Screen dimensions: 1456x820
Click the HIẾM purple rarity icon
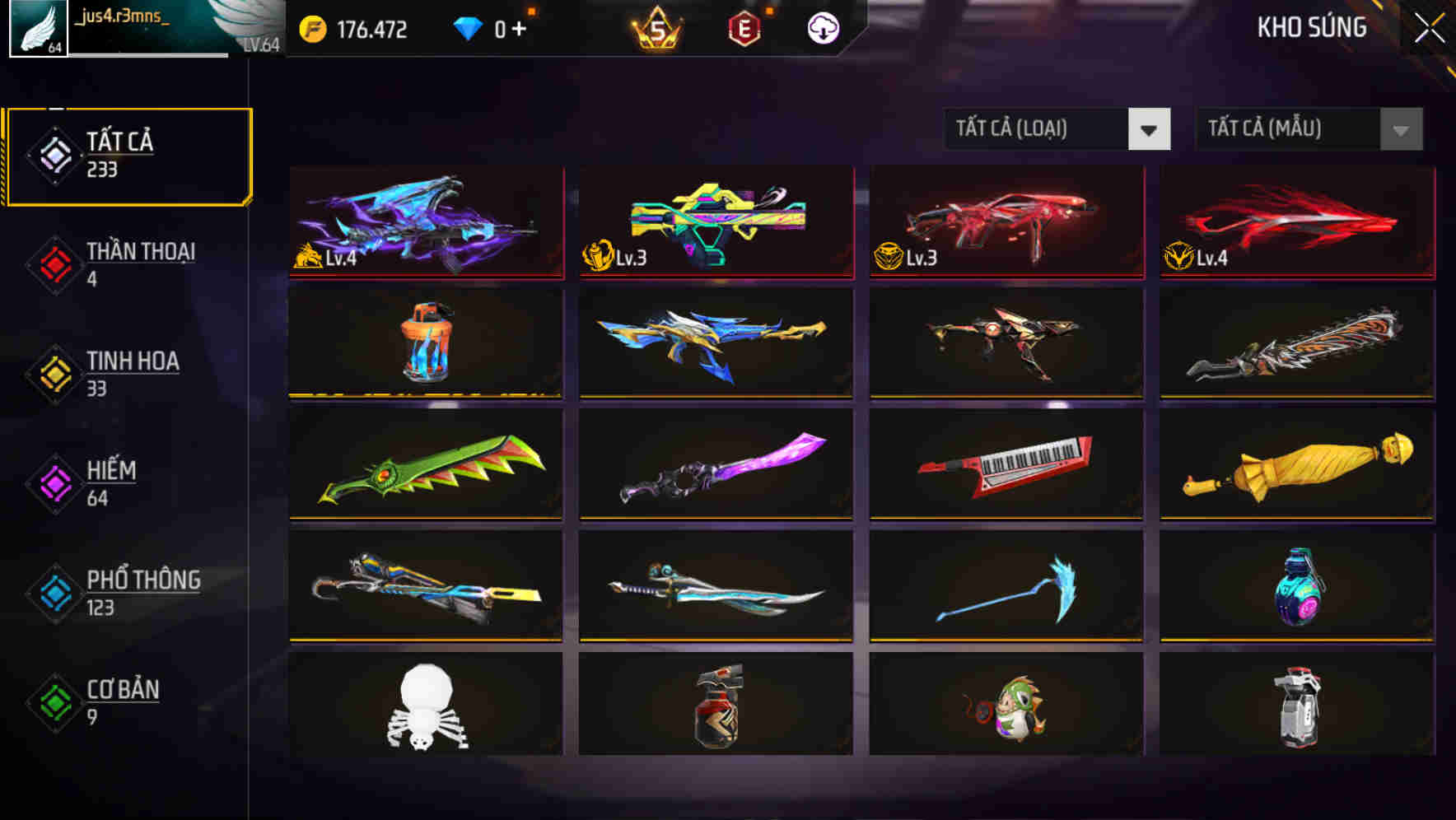(52, 481)
